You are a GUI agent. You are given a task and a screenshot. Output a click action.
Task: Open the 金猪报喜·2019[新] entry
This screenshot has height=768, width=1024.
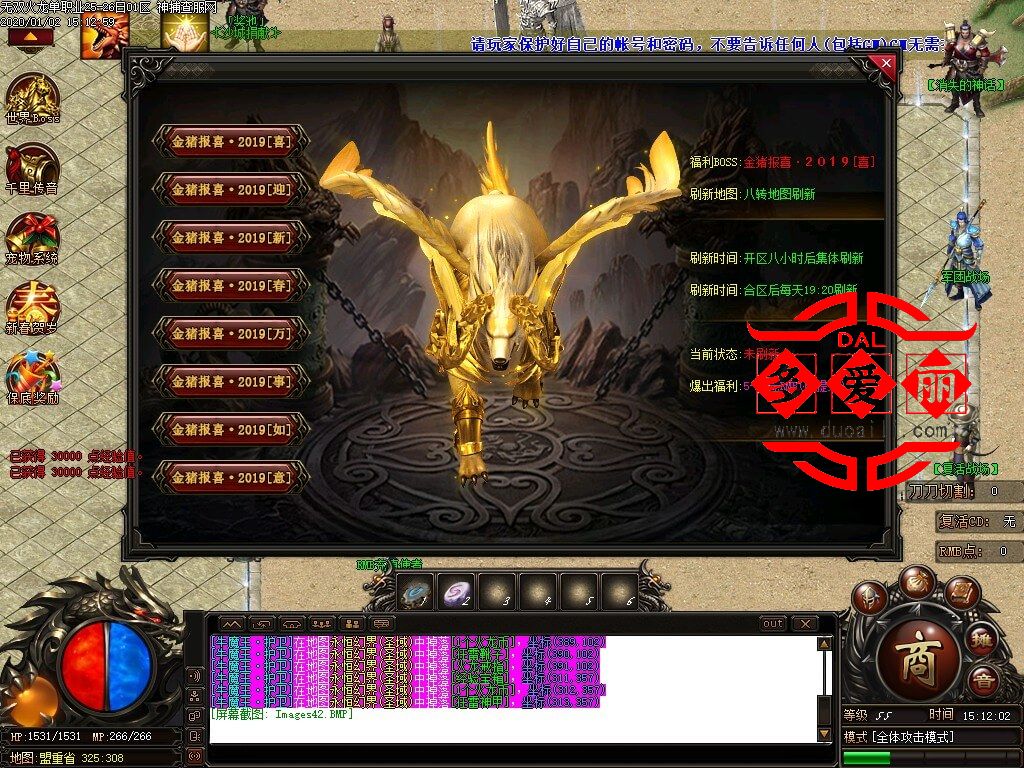[231, 238]
